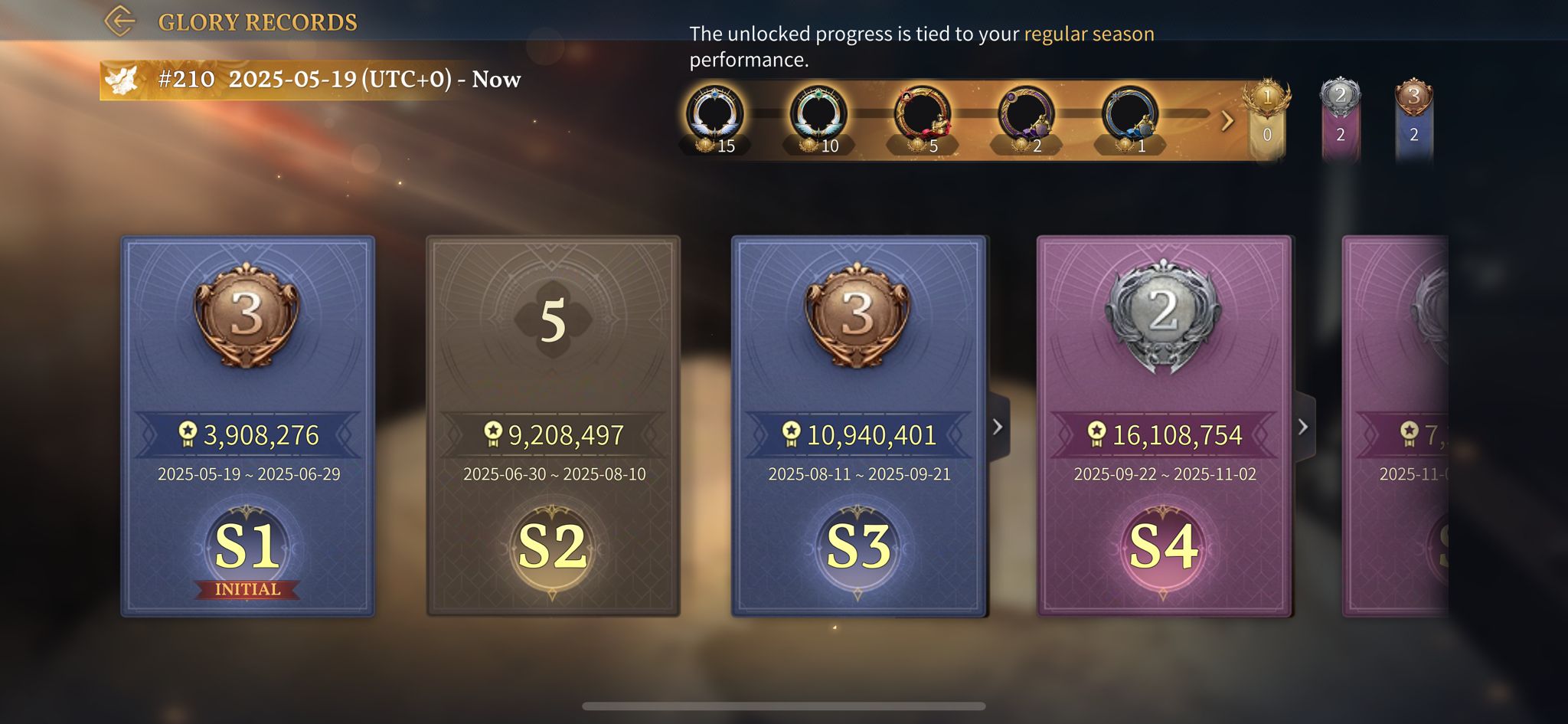
Task: Inspect the purple avatar frame requiring 2
Action: (1026, 116)
